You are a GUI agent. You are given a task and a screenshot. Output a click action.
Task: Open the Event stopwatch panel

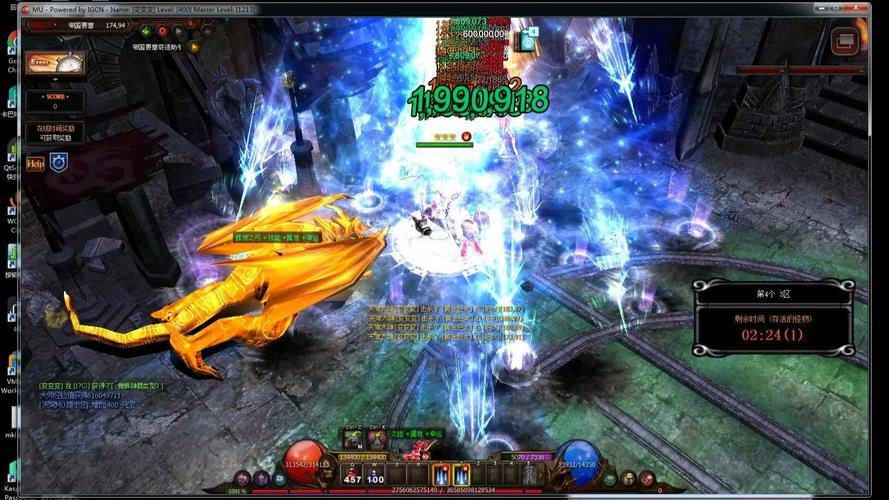click(56, 62)
